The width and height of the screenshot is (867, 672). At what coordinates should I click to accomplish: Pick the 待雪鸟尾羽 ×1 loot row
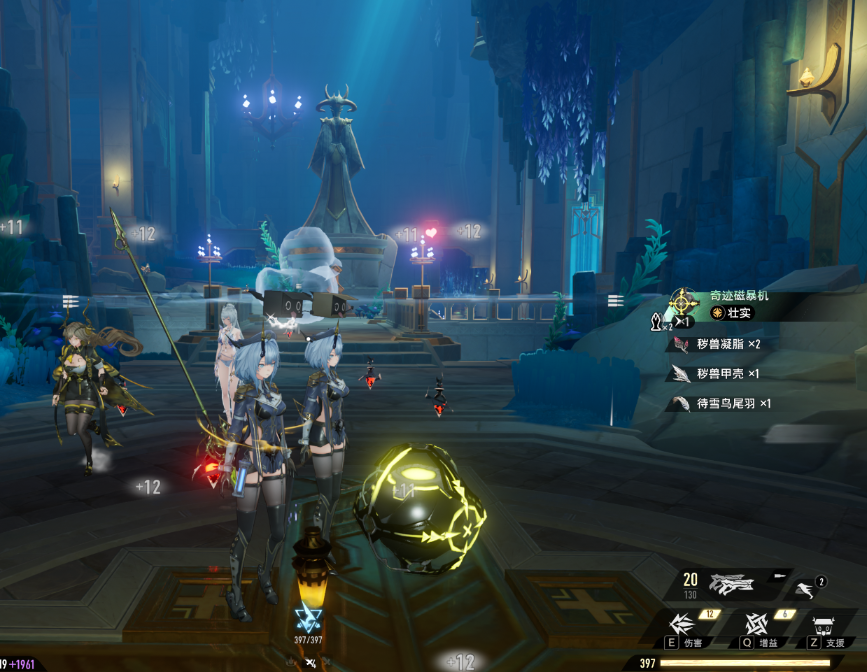(x=722, y=404)
